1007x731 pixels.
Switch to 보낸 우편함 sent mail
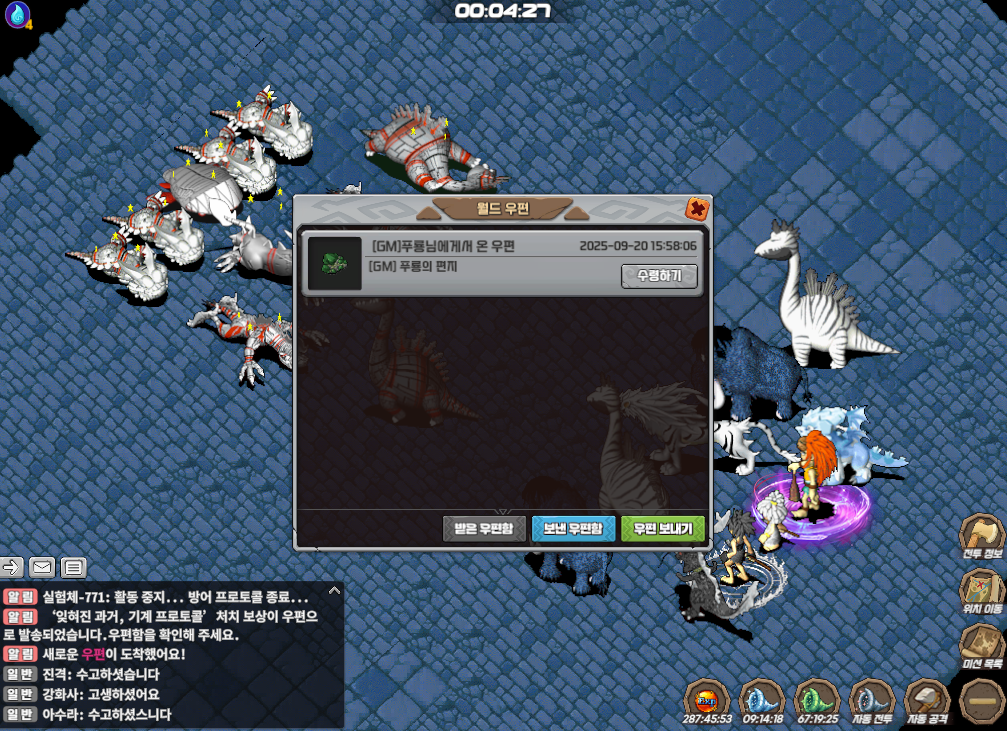(x=573, y=528)
